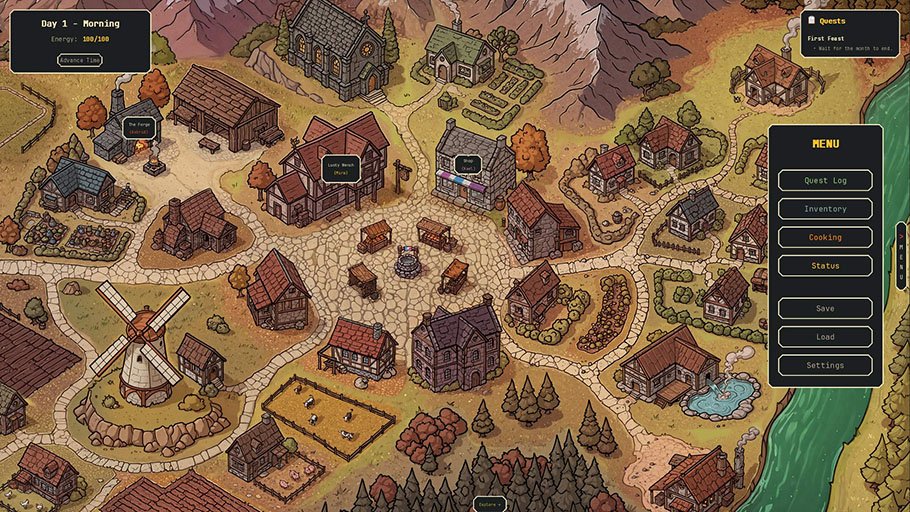The height and width of the screenshot is (512, 910).
Task: Visit The Forge location label
Action: click(139, 128)
